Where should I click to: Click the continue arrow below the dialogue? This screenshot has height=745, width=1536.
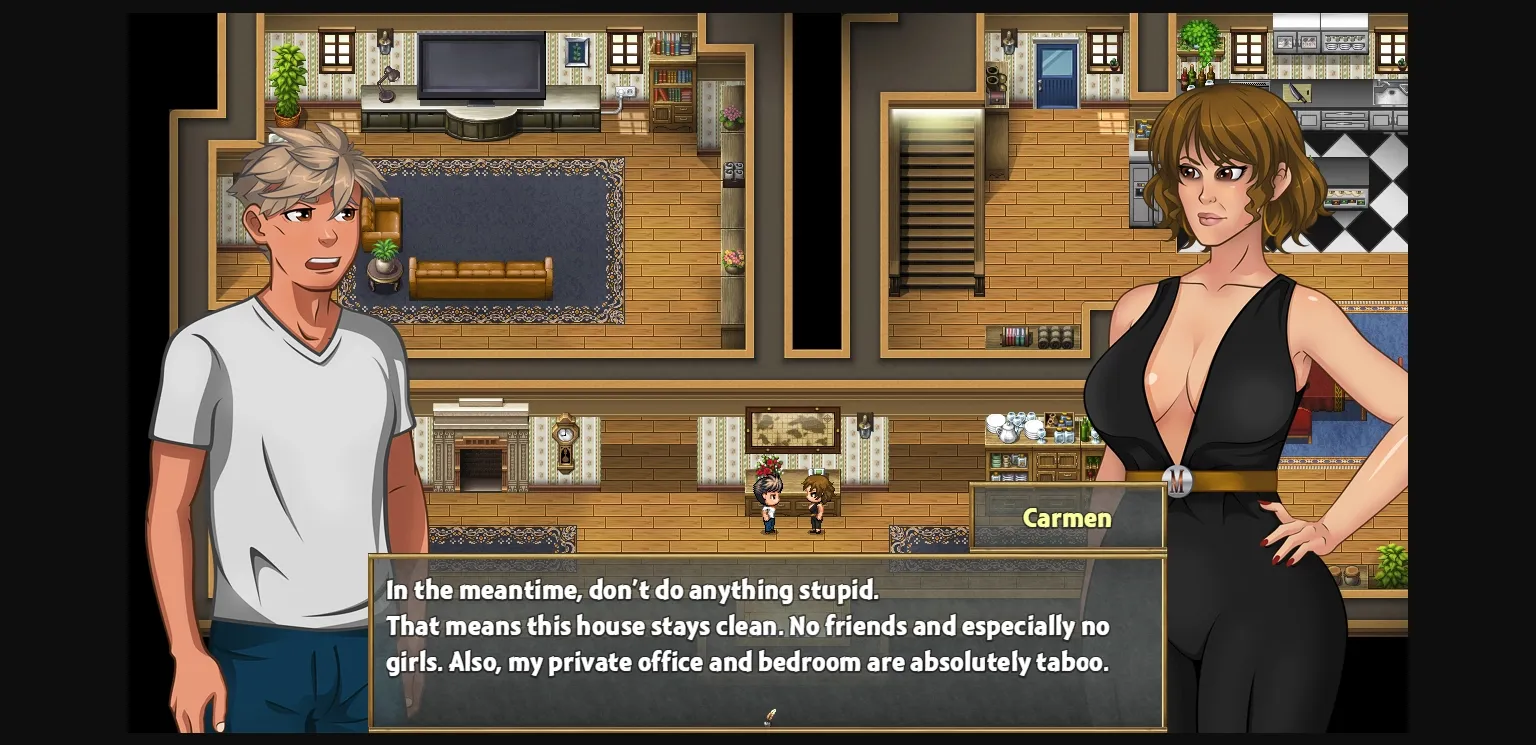pos(769,718)
